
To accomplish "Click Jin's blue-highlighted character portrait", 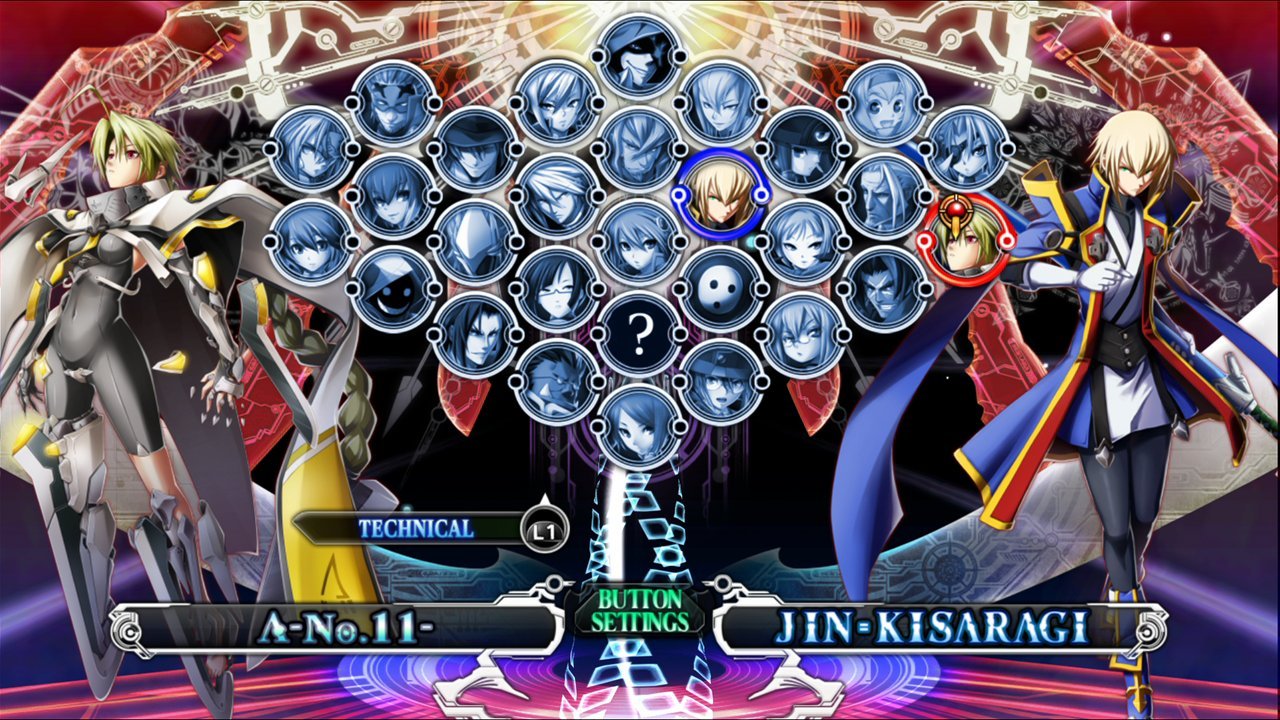I will click(721, 194).
